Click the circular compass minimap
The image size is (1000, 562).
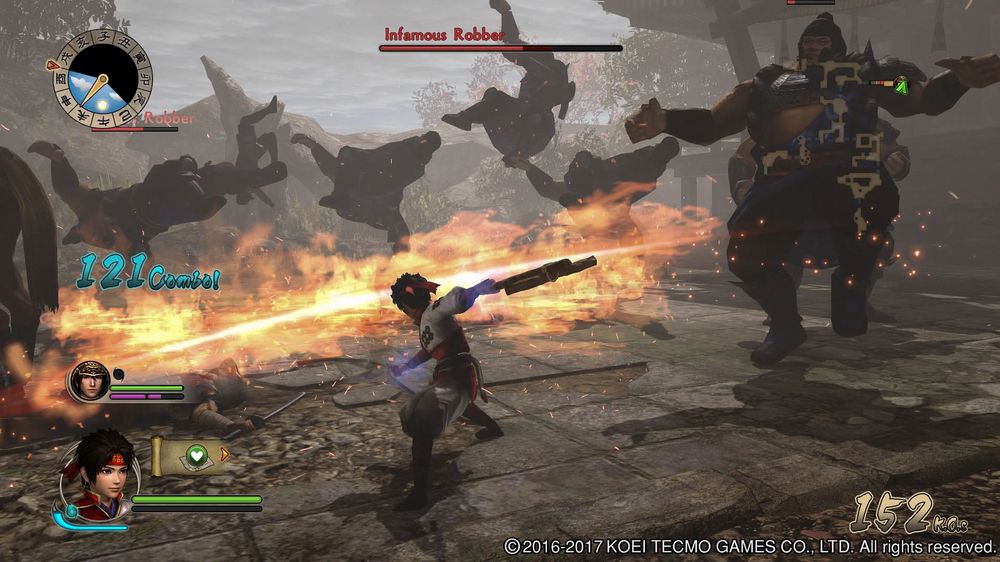(x=103, y=78)
